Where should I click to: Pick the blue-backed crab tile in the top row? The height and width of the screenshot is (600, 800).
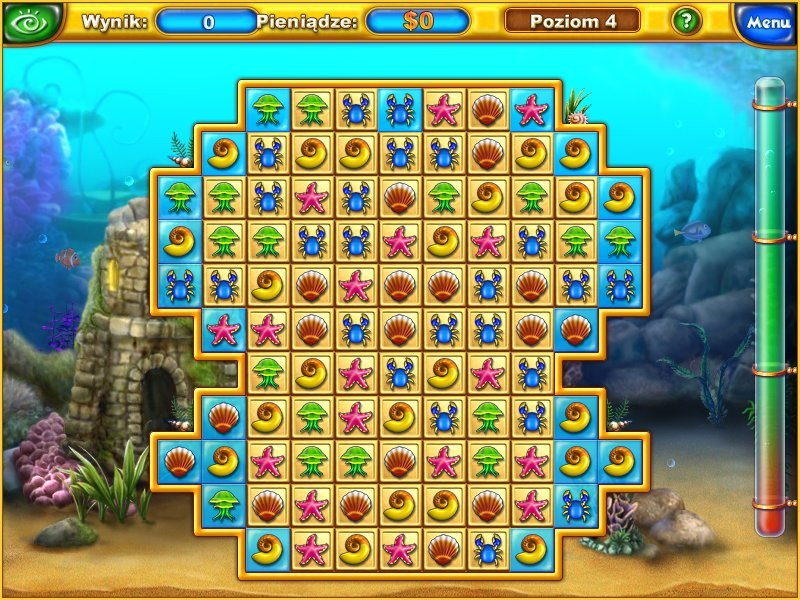tap(400, 108)
